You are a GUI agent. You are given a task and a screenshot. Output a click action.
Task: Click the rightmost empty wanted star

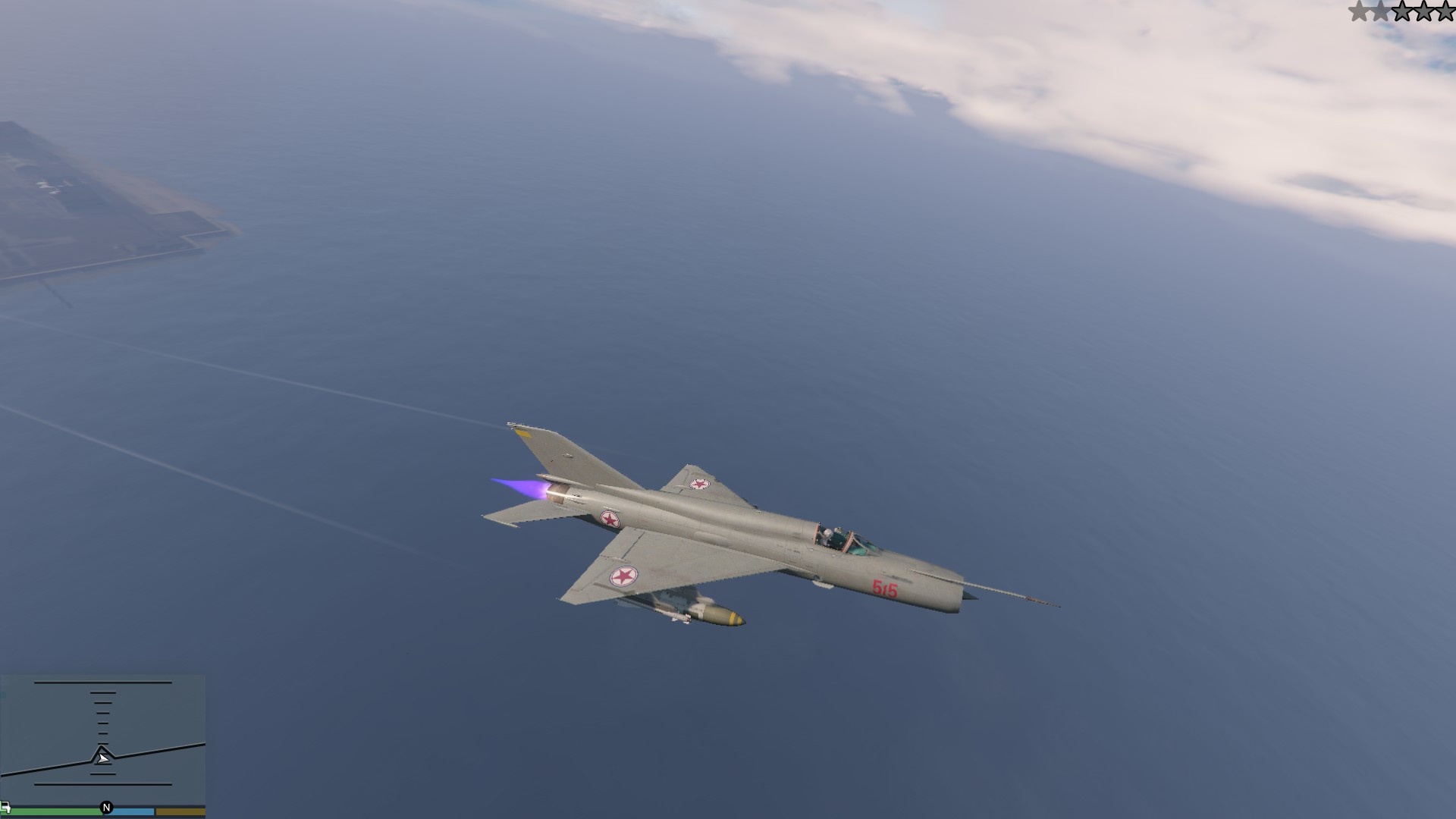point(1445,11)
